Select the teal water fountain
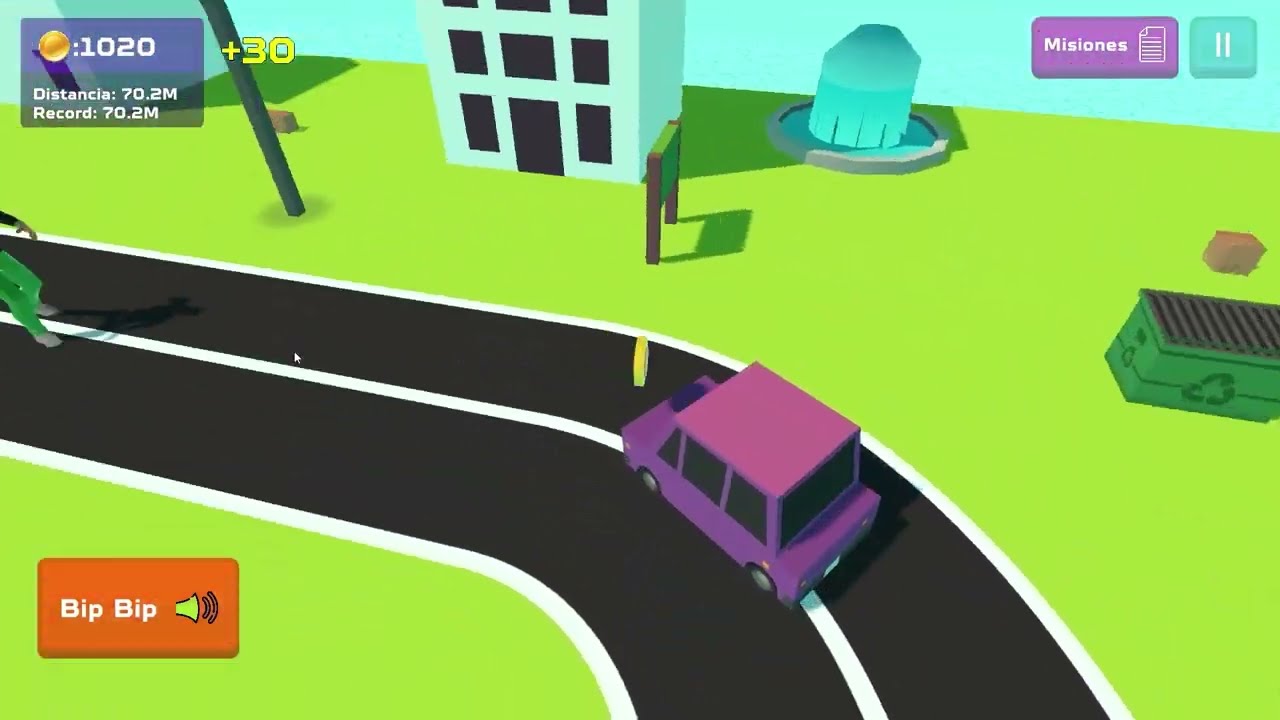Image resolution: width=1280 pixels, height=720 pixels. tap(868, 90)
